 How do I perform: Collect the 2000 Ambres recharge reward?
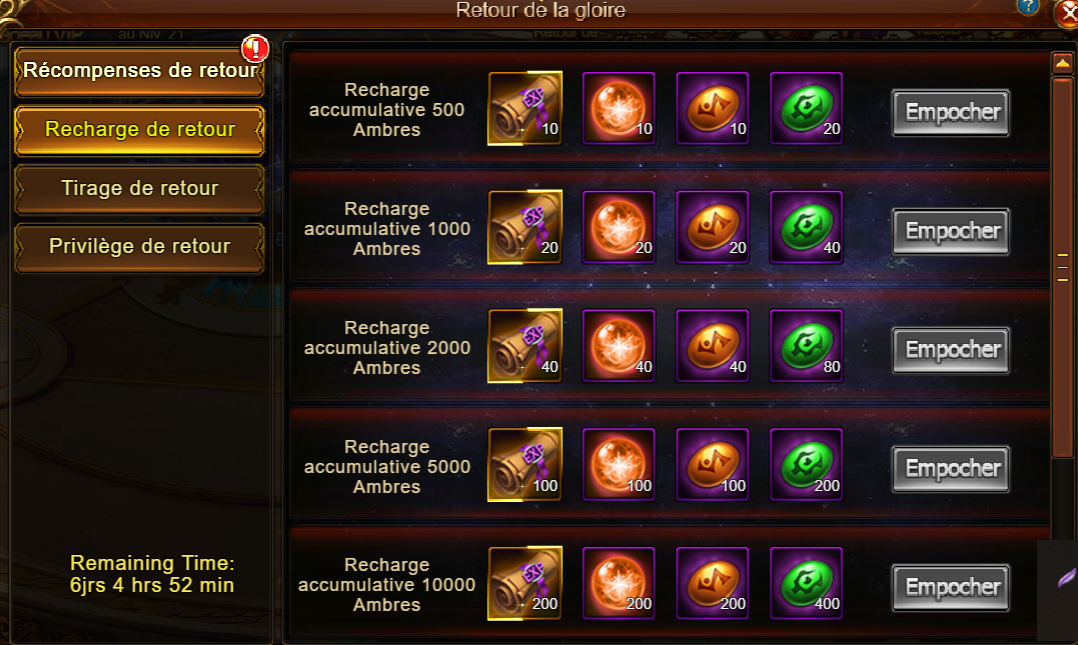pyautogui.click(x=951, y=349)
